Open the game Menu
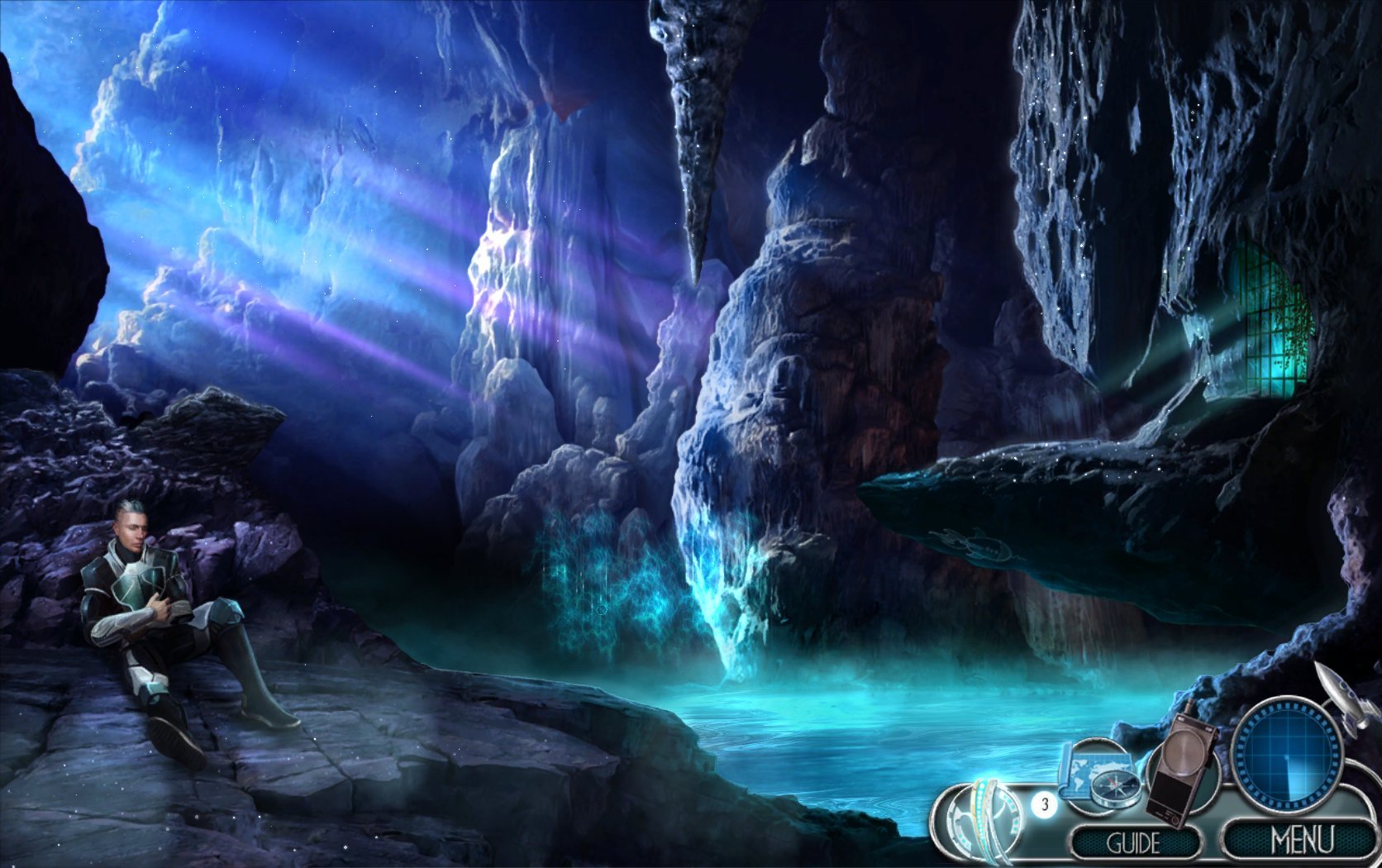The width and height of the screenshot is (1382, 868). point(1300,840)
